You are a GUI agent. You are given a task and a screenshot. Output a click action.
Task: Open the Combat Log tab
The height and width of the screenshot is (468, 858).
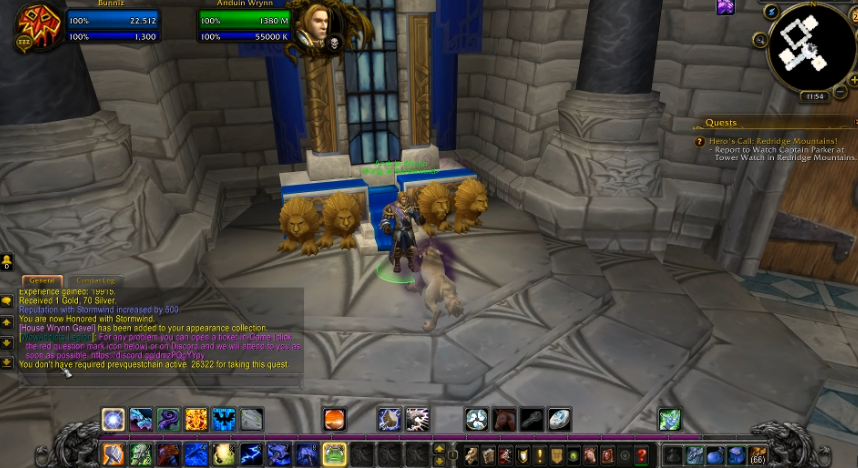click(96, 281)
